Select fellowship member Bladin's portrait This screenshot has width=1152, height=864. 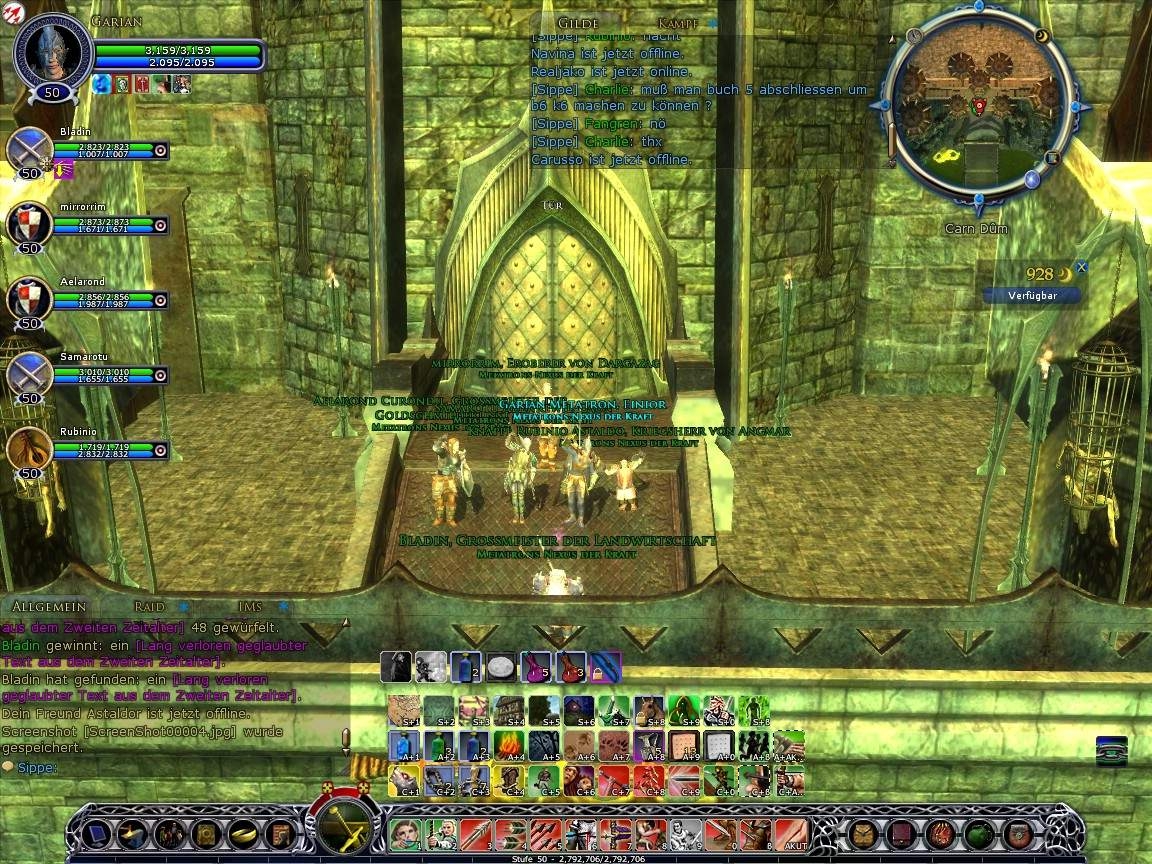pos(29,150)
